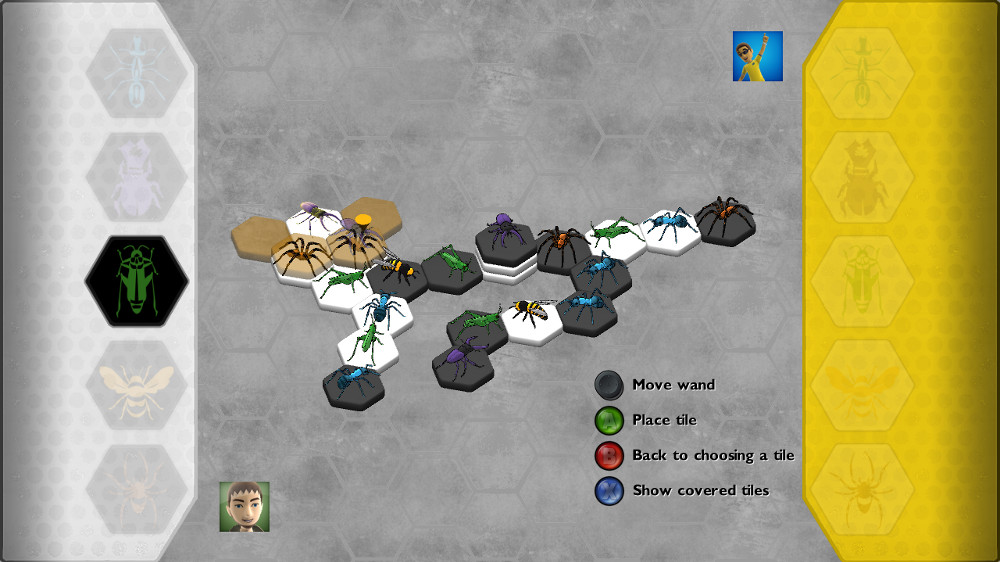Image resolution: width=1000 pixels, height=562 pixels.
Task: Pick the beetle tile in white's panel
Action: 137,177
